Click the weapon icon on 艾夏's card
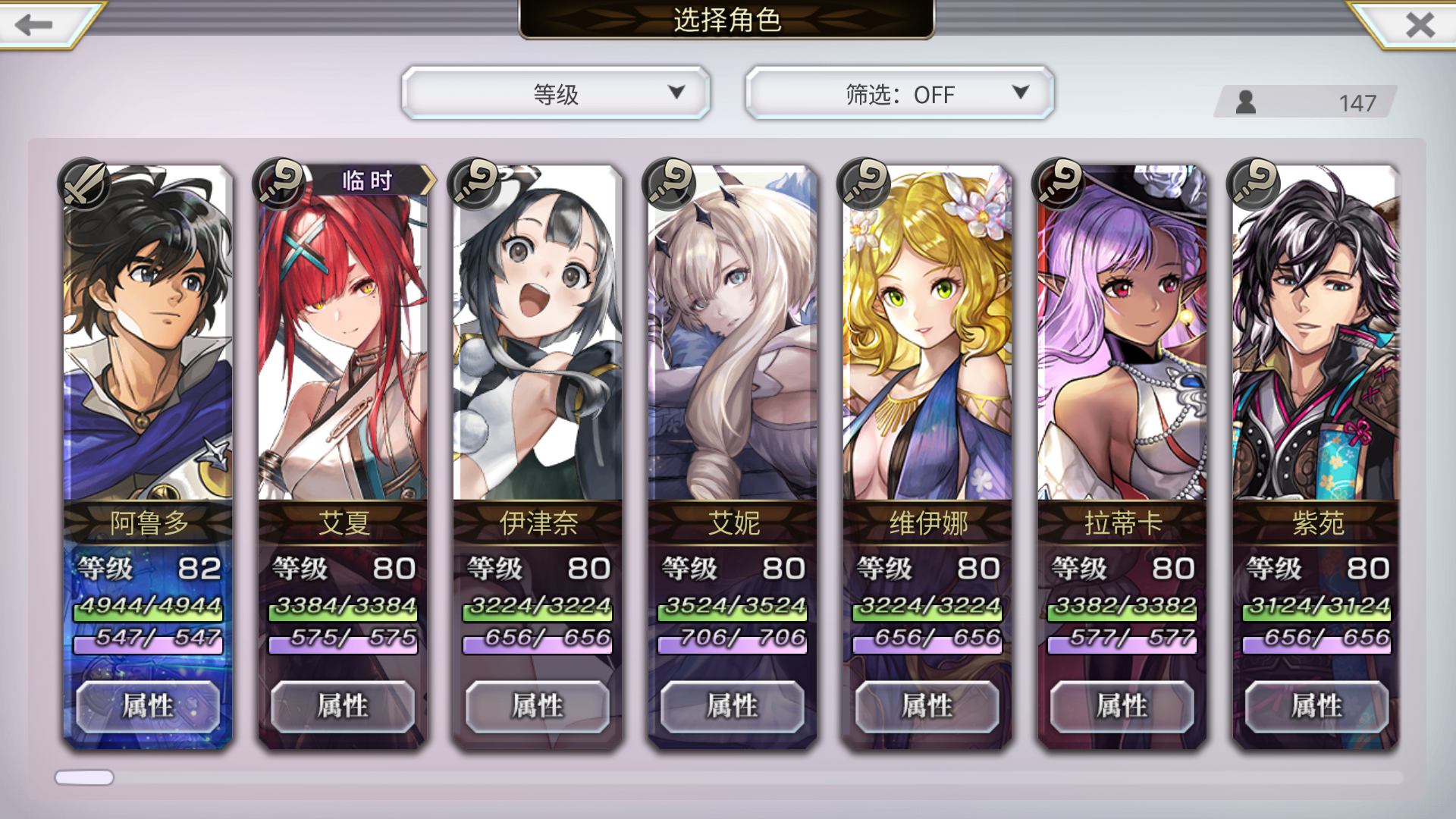Viewport: 1456px width, 819px height. tap(279, 184)
